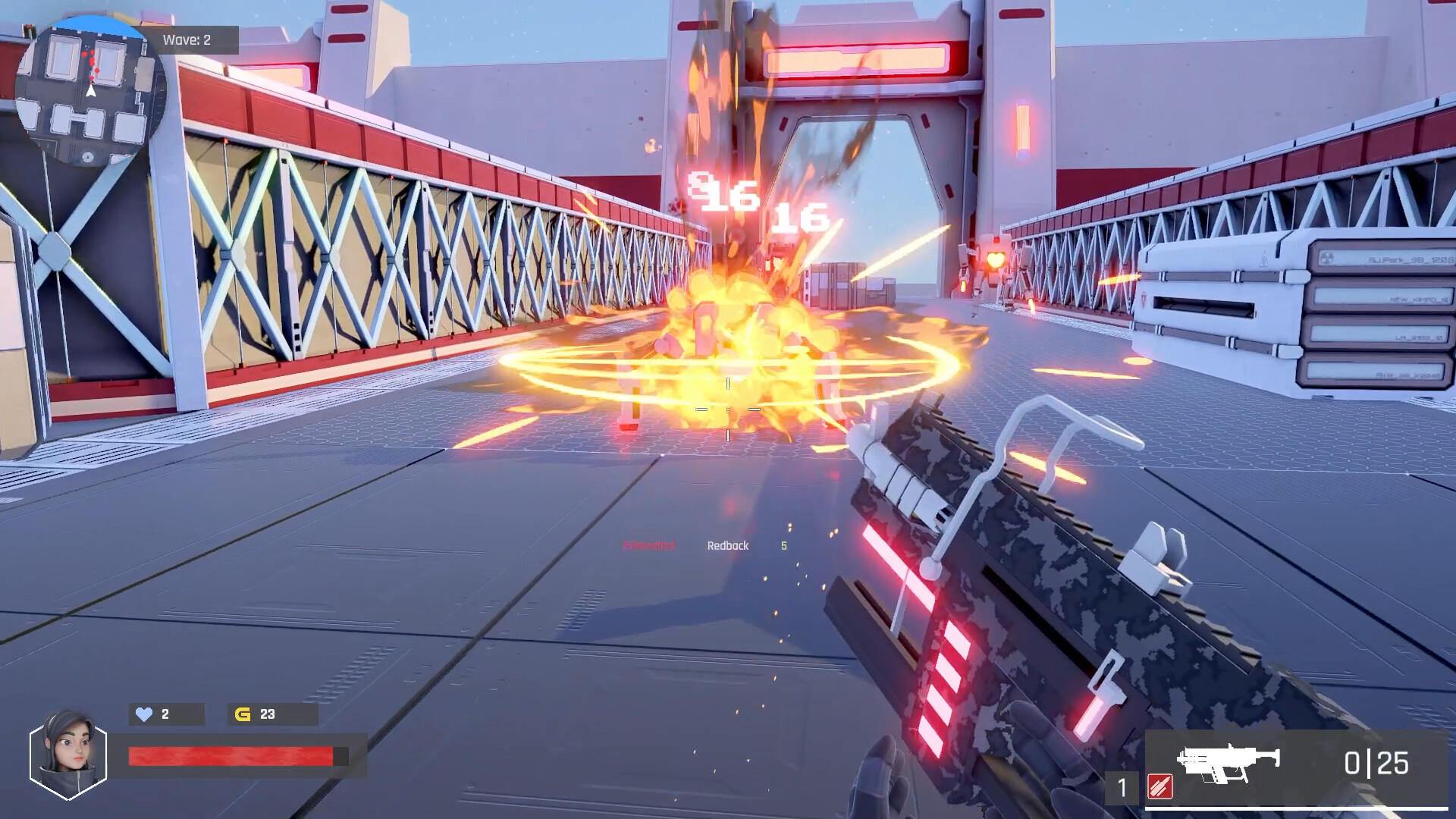Activate the red ability icon in slot 1
The image size is (1456, 819).
pos(1160,786)
